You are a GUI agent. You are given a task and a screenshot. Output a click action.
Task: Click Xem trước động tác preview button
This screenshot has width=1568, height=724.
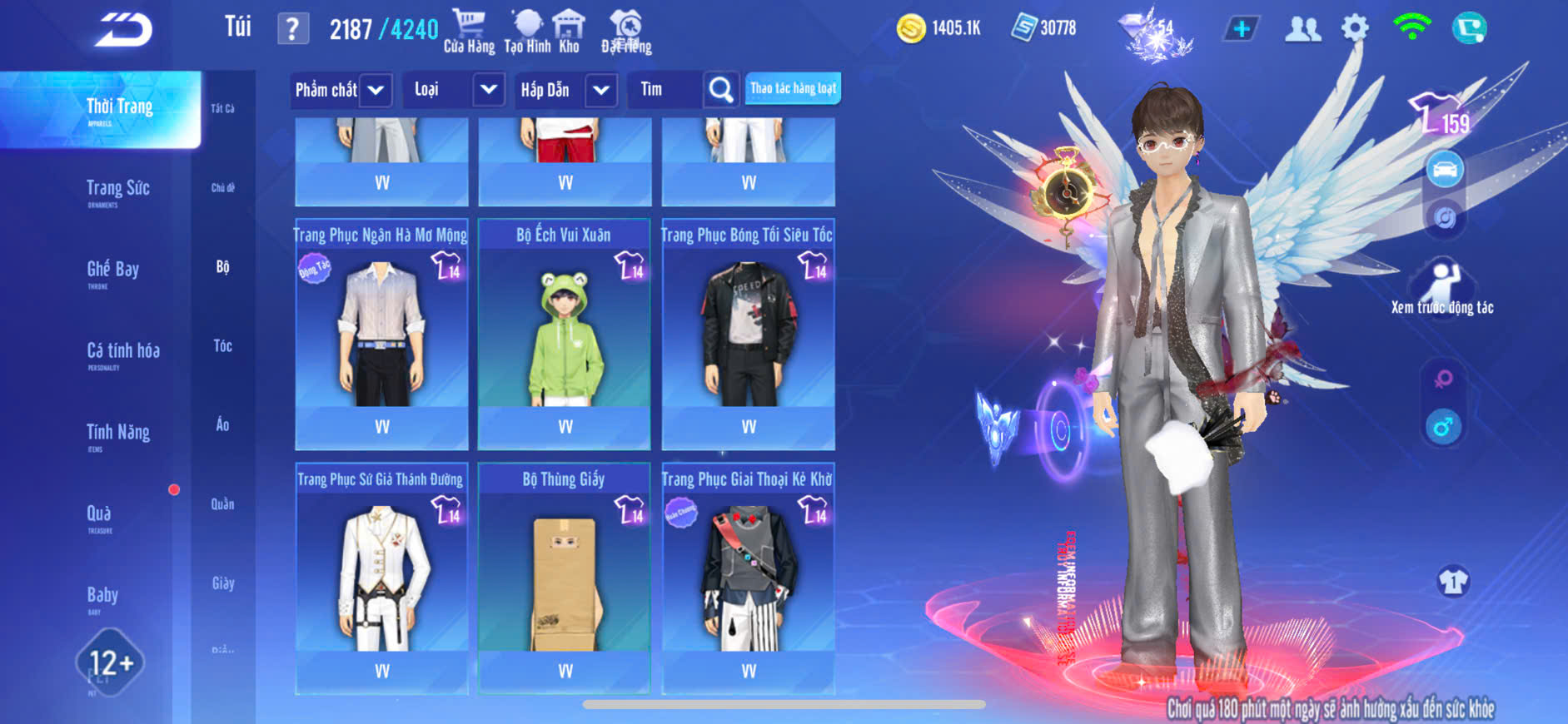pyautogui.click(x=1442, y=287)
